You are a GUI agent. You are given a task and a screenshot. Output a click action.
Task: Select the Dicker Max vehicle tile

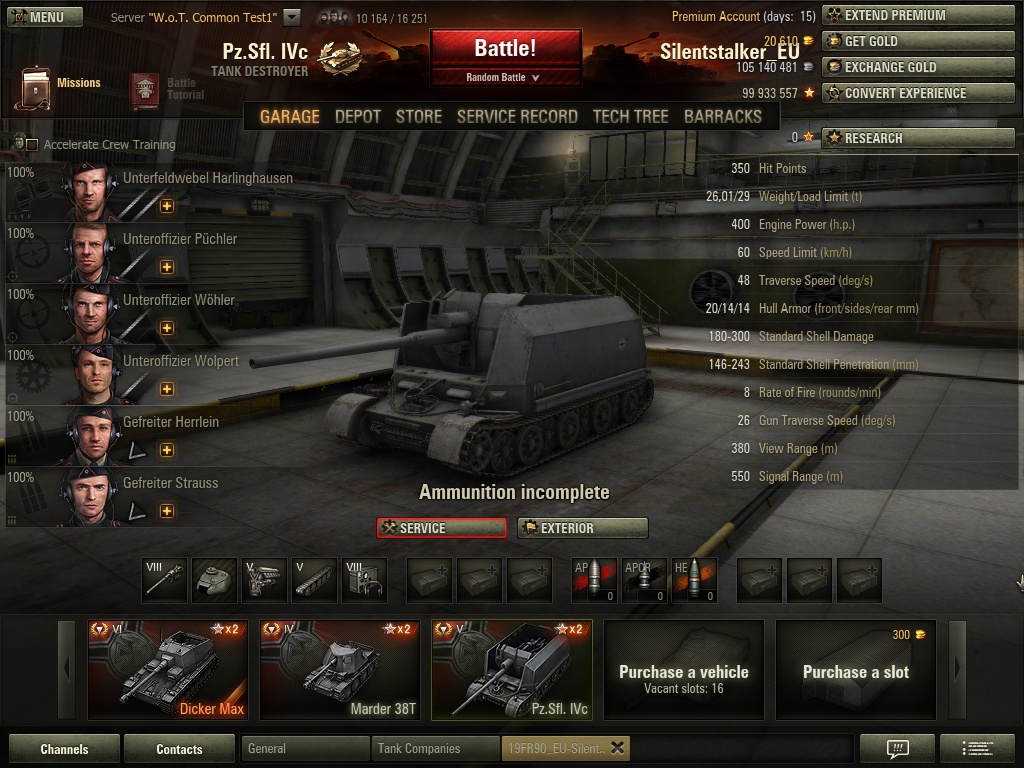(166, 668)
